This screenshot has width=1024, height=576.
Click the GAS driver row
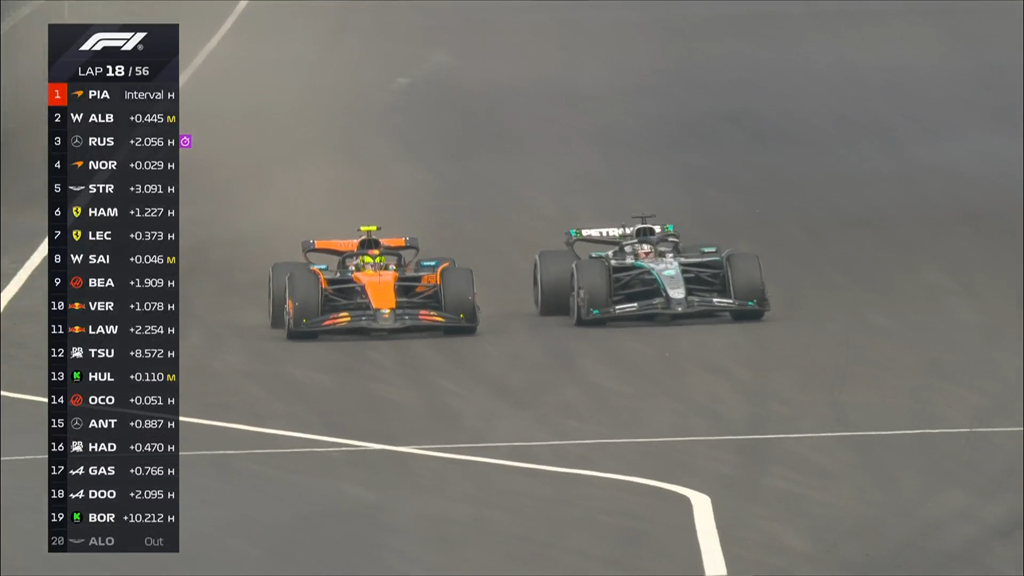click(113, 471)
